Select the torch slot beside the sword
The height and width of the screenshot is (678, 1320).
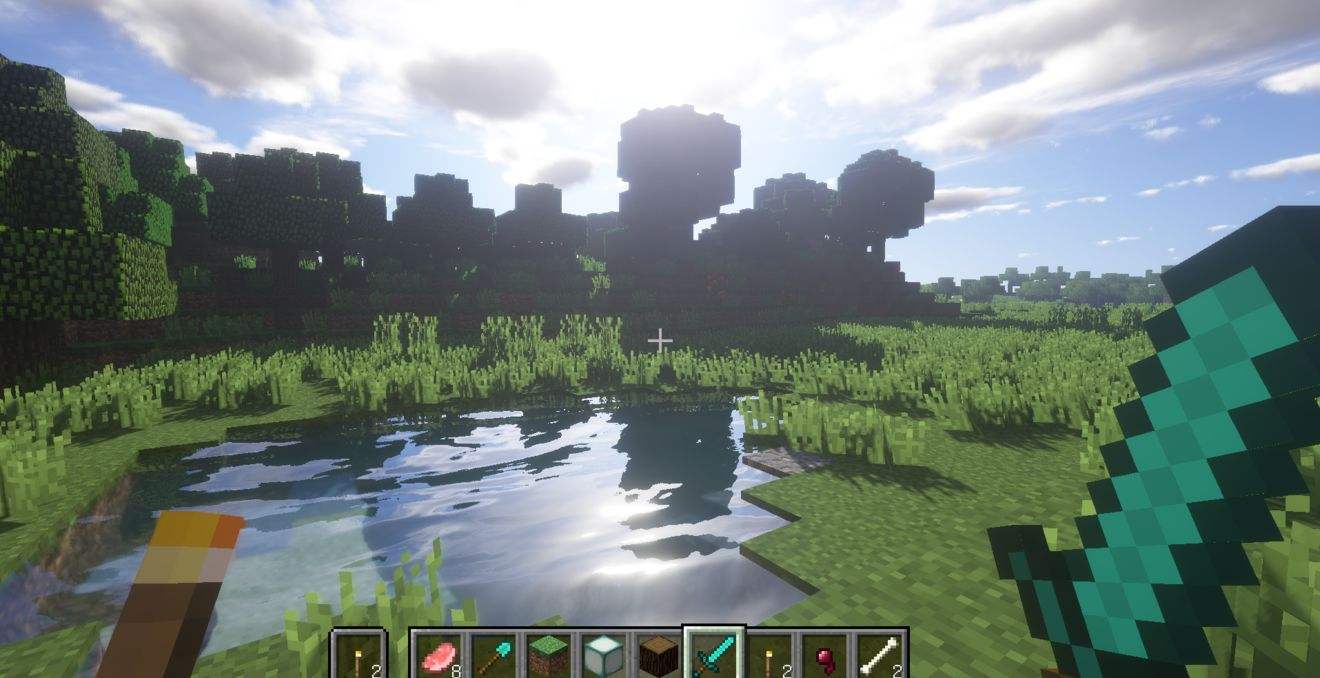pyautogui.click(x=770, y=655)
